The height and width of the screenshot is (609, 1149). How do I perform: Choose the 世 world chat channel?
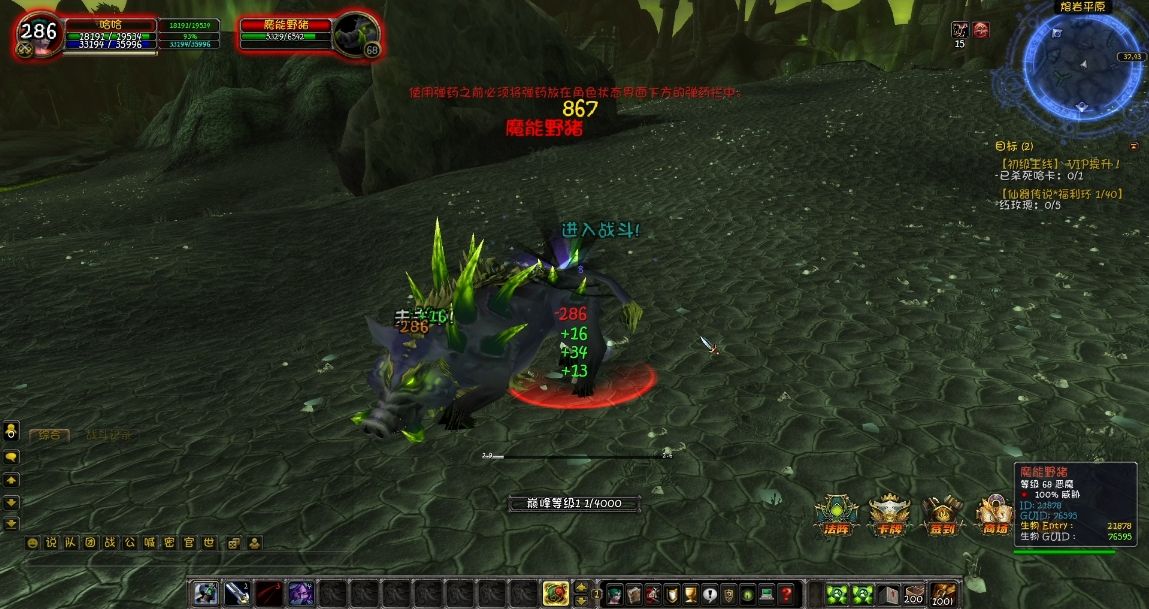[209, 543]
